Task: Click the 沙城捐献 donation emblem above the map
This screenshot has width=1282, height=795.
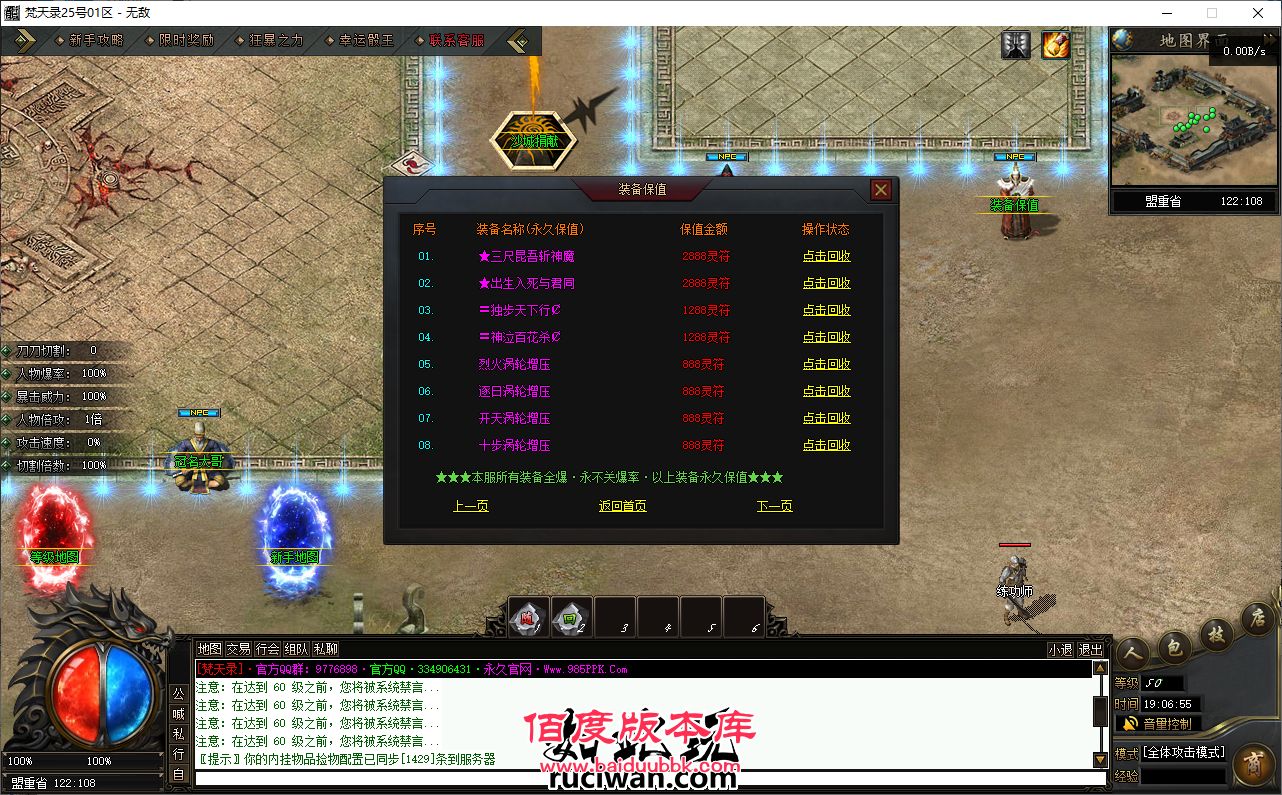Action: click(532, 140)
